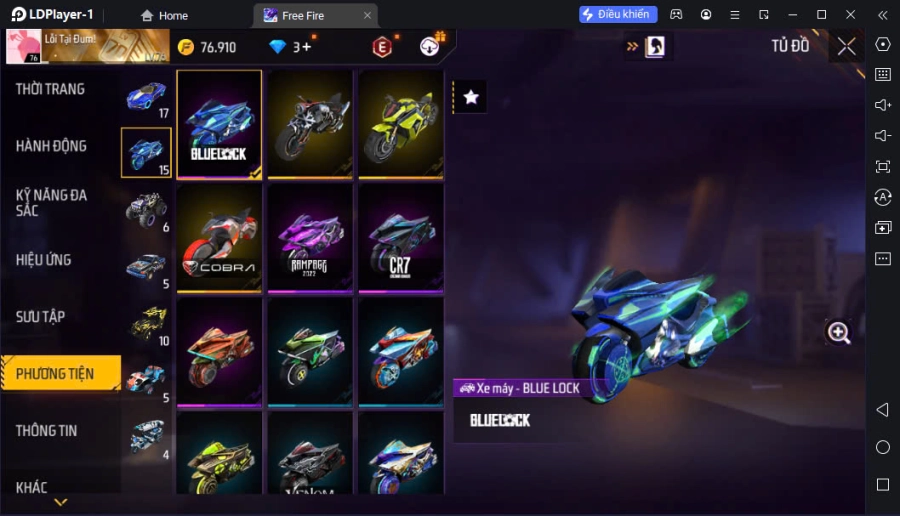Open the diamond top-up counter
This screenshot has width=900, height=516.
coord(290,47)
